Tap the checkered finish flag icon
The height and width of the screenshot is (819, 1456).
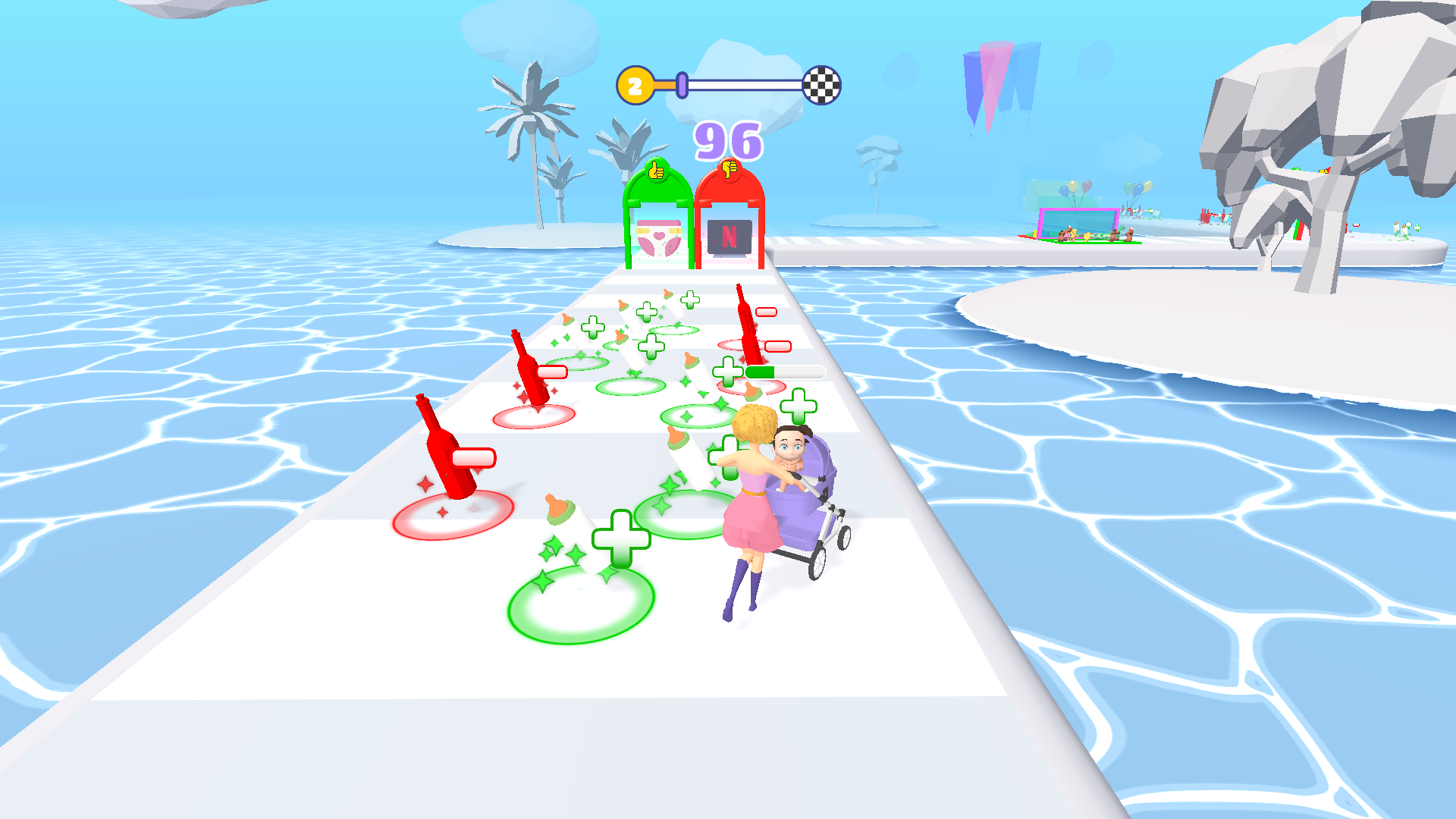click(821, 86)
